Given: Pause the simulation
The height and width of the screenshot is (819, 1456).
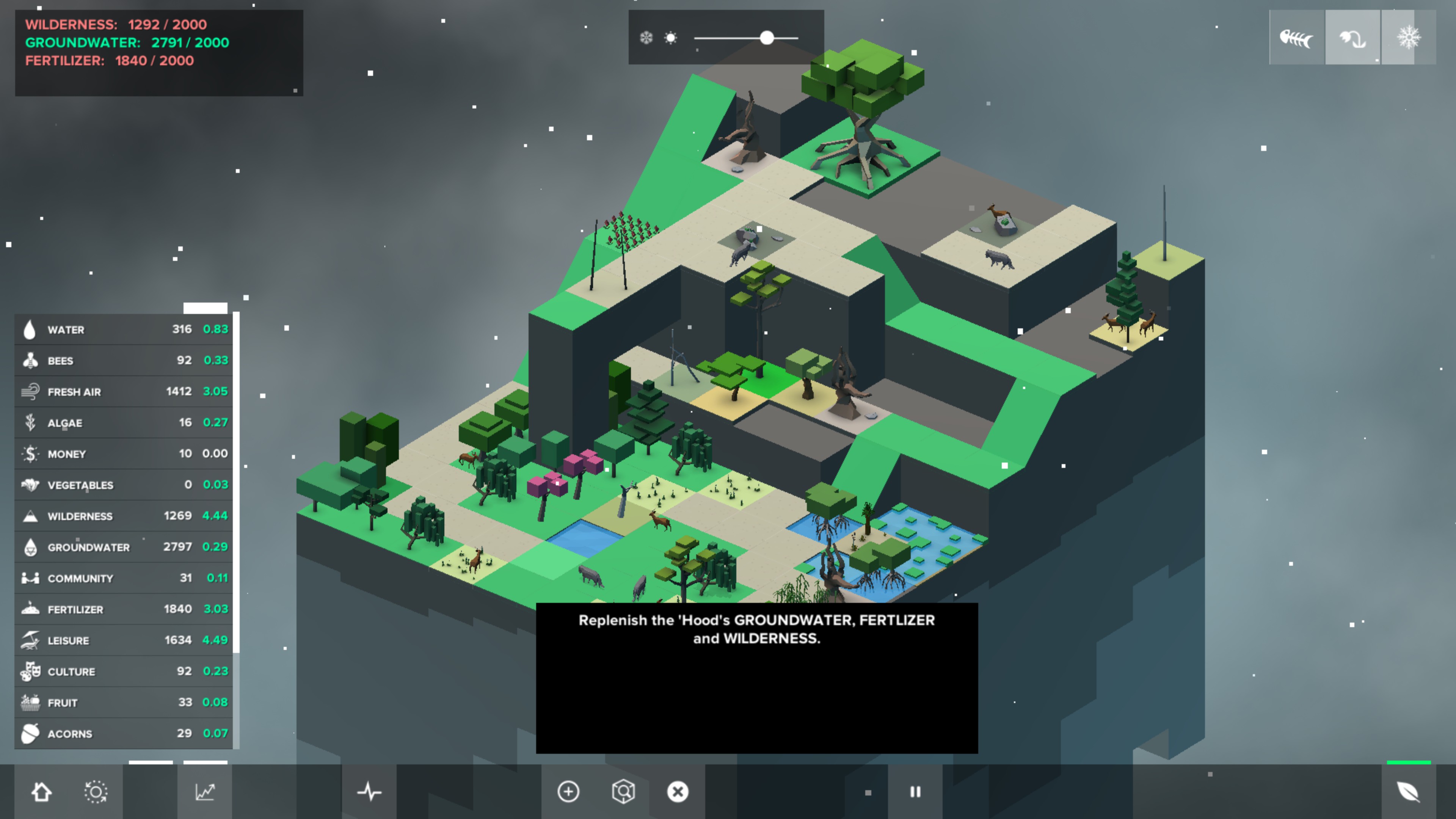Looking at the screenshot, I should tap(915, 792).
